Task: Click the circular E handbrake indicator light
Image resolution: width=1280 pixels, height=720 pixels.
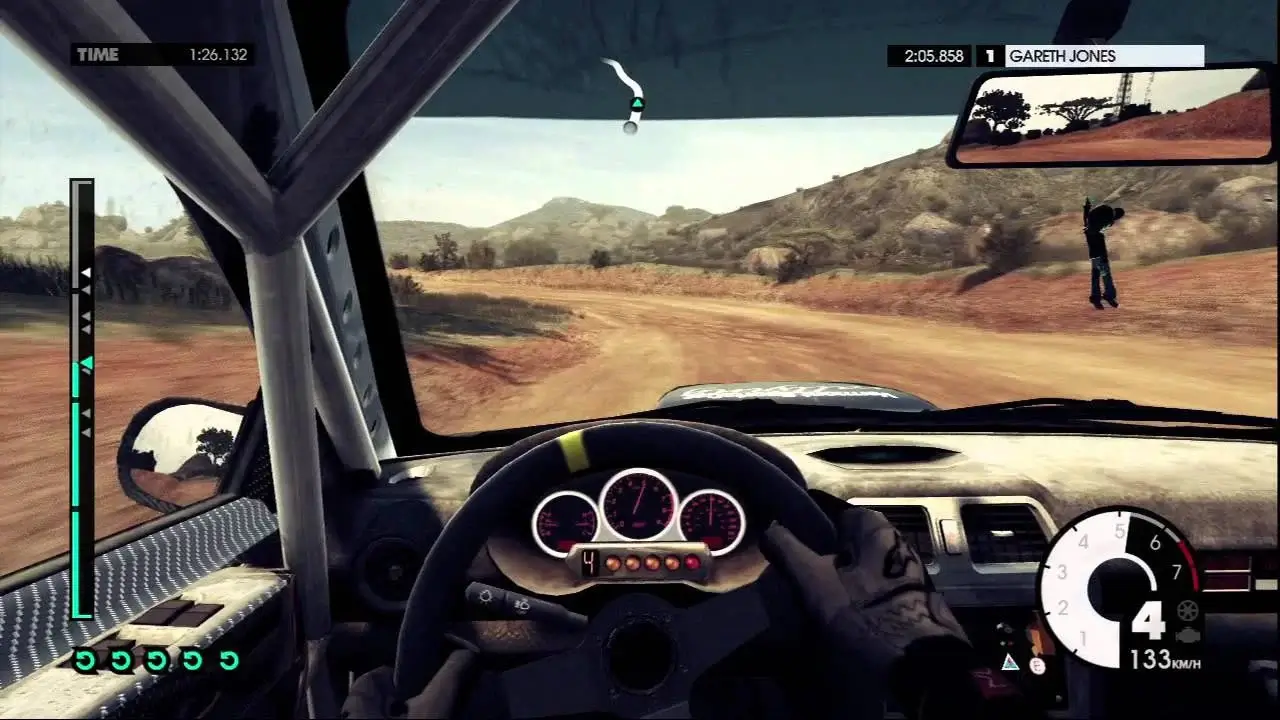Action: [1036, 665]
